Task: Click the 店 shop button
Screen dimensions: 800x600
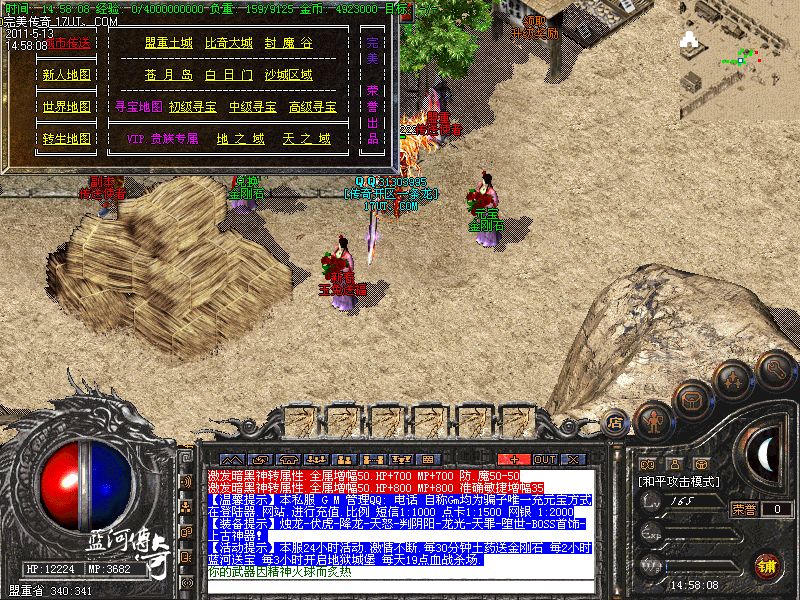Action: tap(616, 424)
